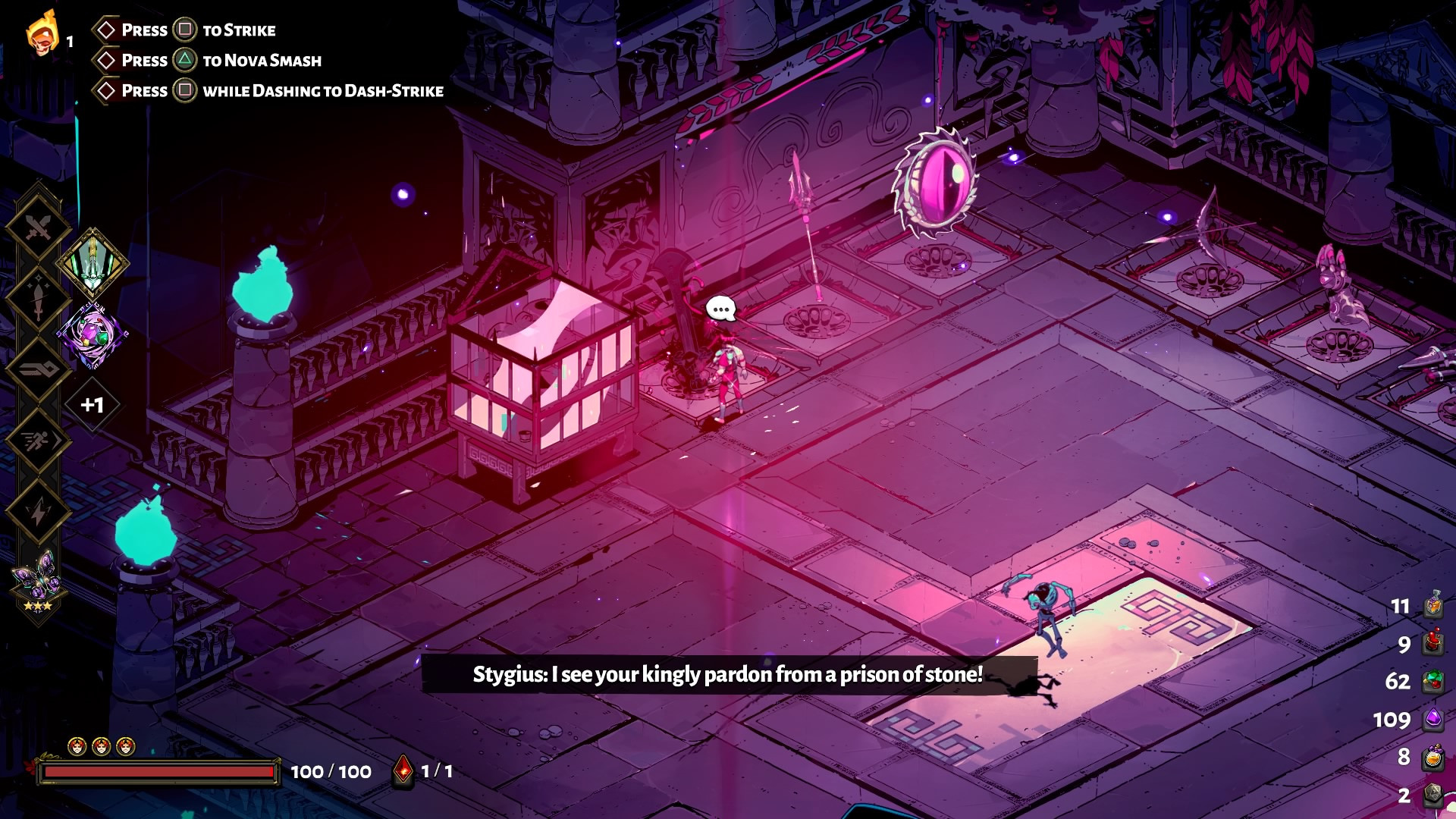
Task: Select the running figure Dash boon slot
Action: [38, 441]
